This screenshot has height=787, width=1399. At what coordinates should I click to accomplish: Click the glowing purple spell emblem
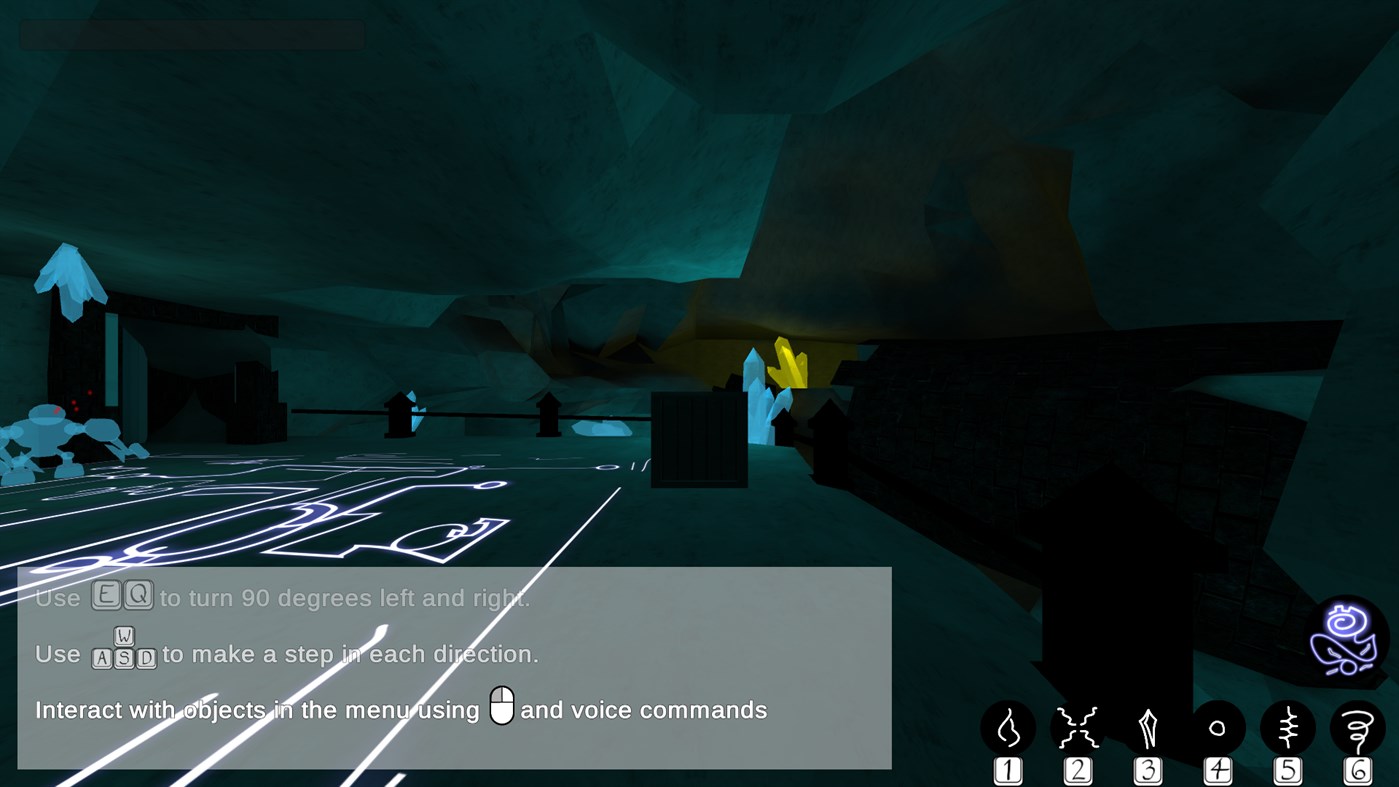click(1346, 637)
